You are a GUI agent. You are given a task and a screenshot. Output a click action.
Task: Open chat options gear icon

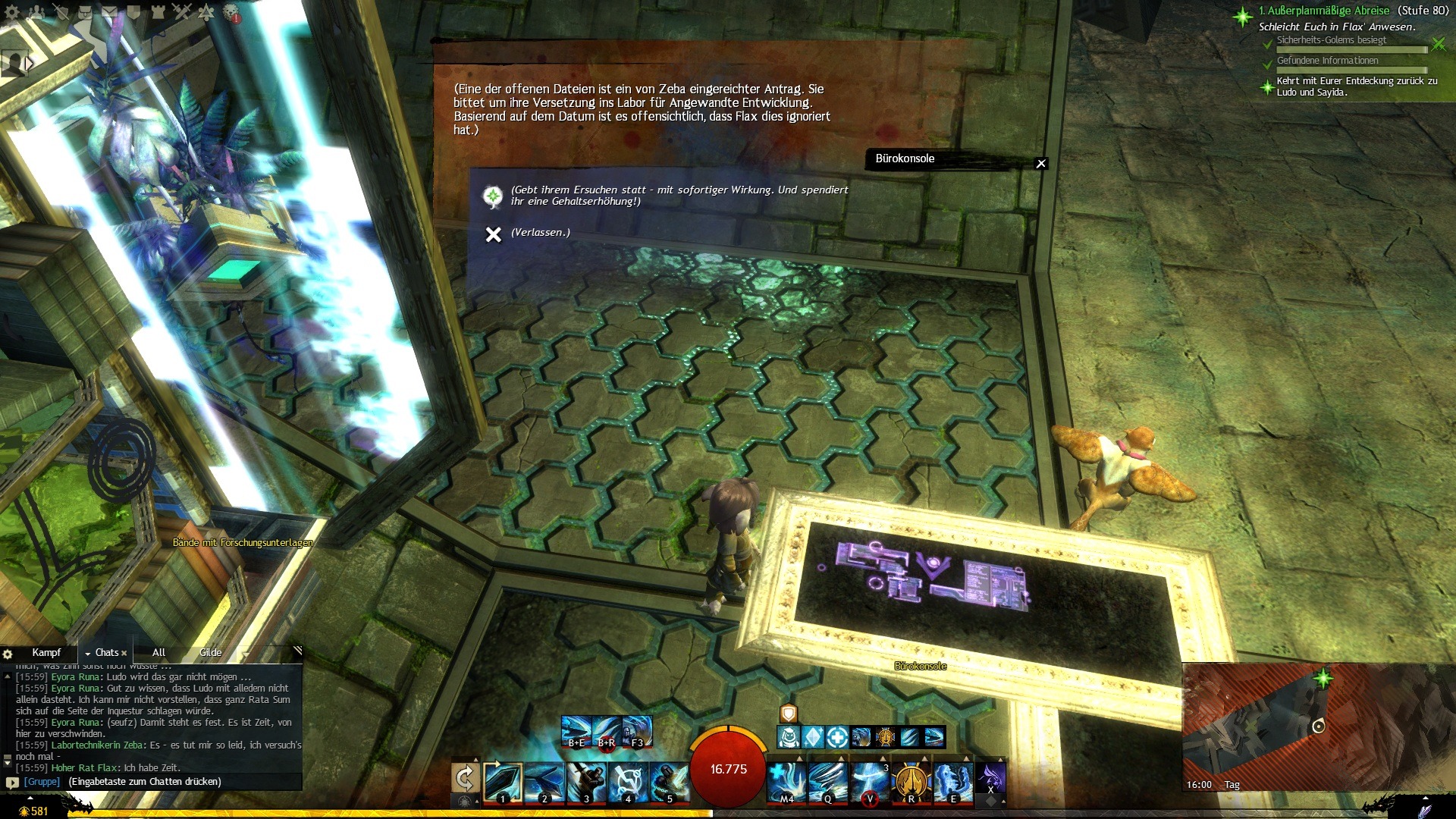tap(8, 654)
